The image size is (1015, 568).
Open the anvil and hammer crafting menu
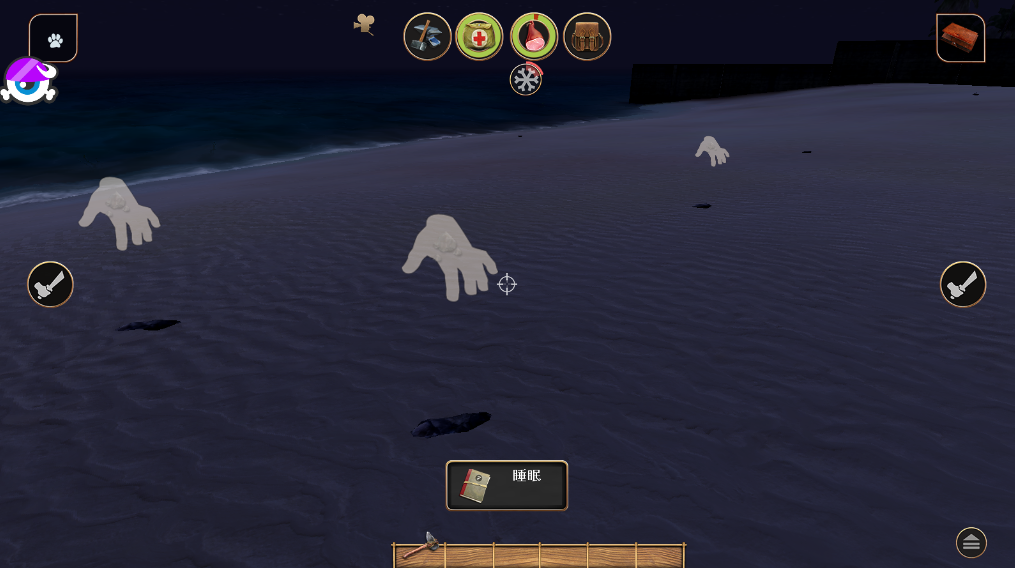click(x=428, y=37)
